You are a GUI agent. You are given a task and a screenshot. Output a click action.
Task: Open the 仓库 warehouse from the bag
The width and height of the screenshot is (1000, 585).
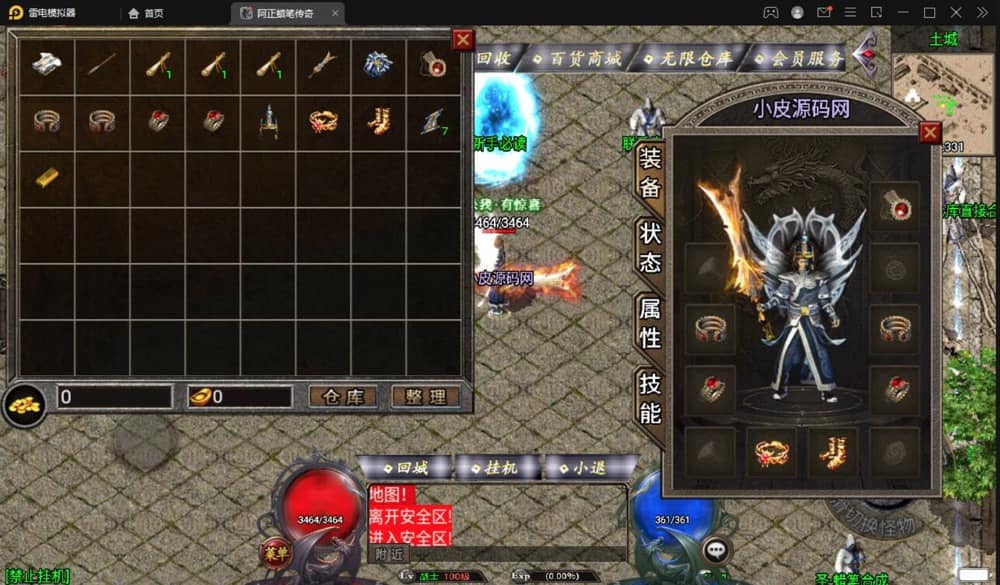[x=342, y=397]
